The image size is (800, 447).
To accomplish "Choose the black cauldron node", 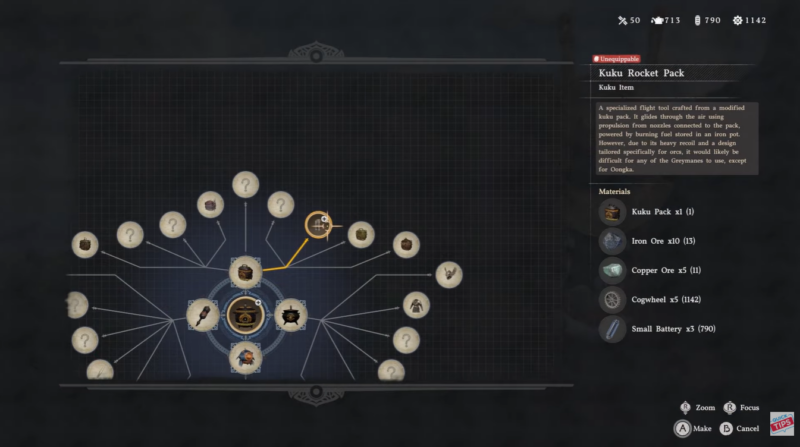I will 290,315.
